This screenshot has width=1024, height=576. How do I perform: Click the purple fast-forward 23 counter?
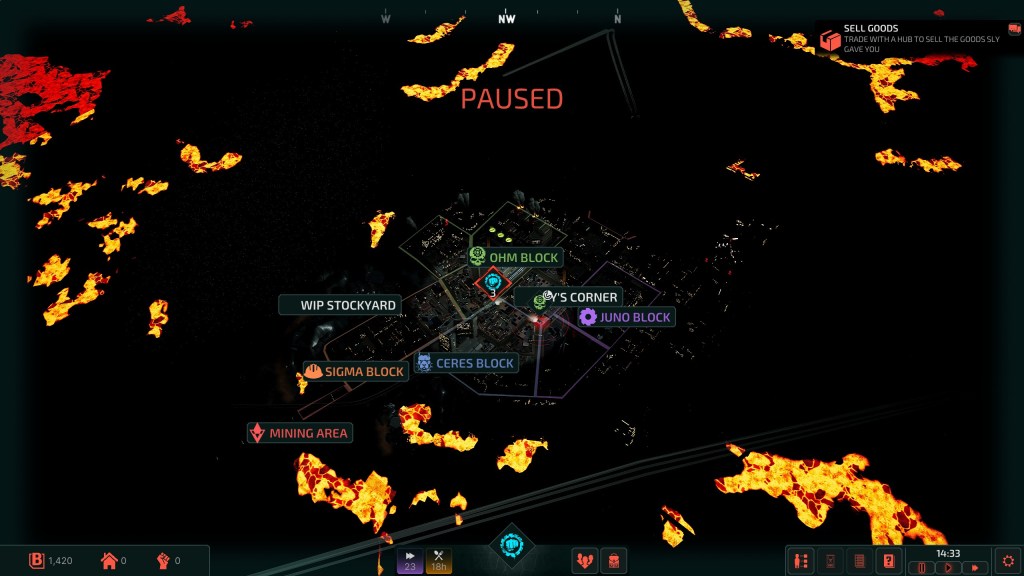410,561
